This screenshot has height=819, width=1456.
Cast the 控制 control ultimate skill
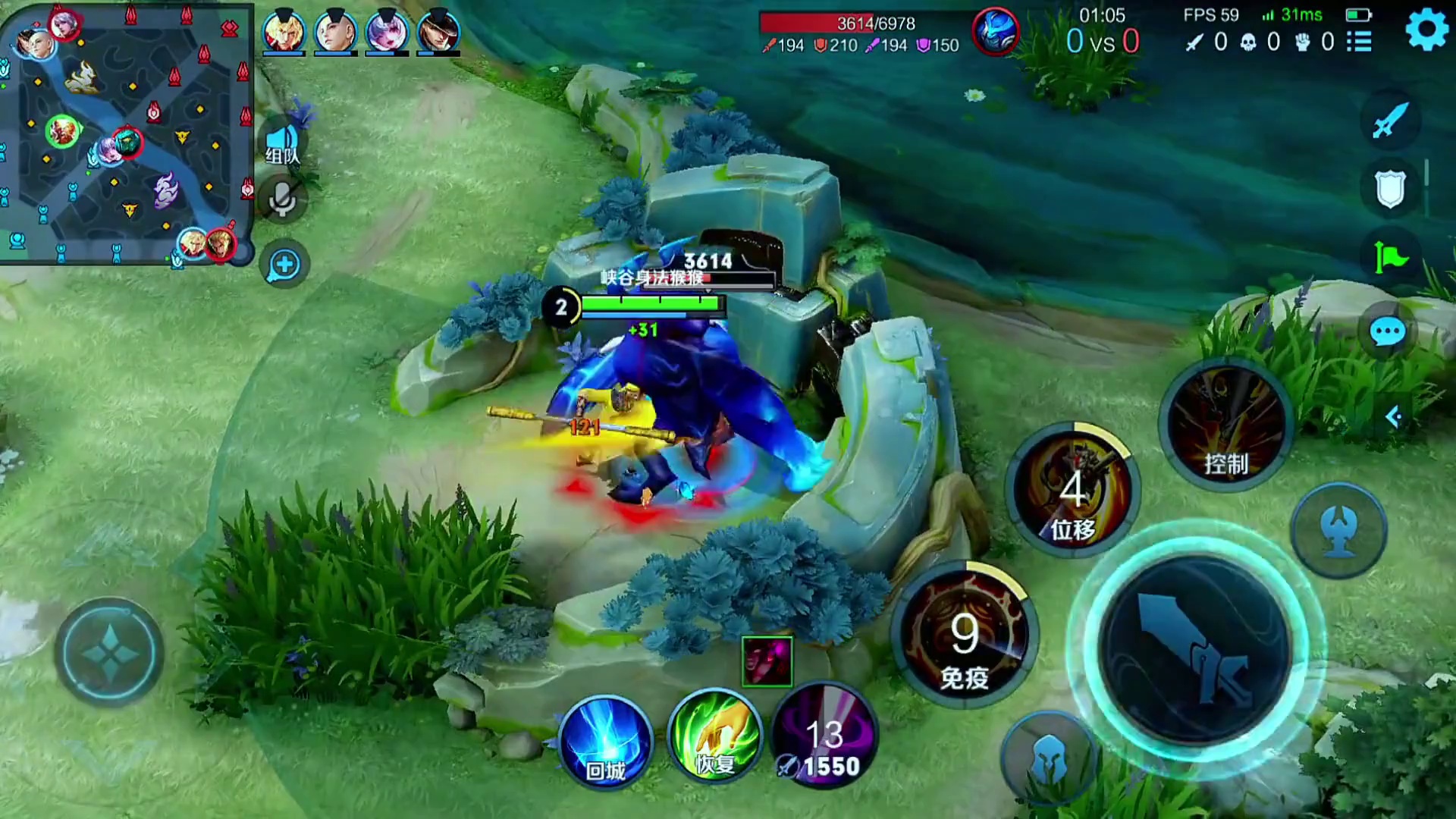[1225, 426]
